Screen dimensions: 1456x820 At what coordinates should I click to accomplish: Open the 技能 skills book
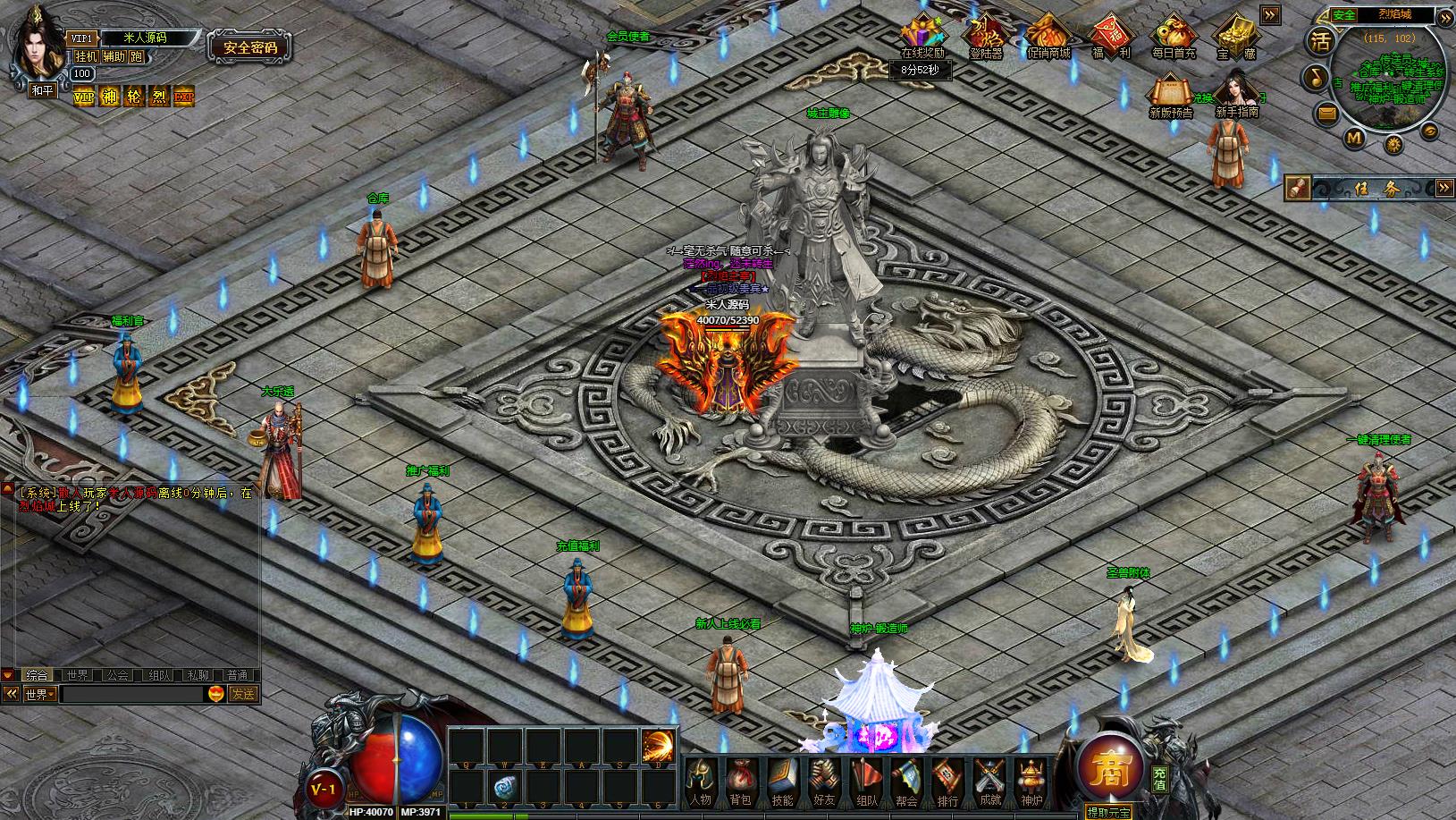[782, 782]
